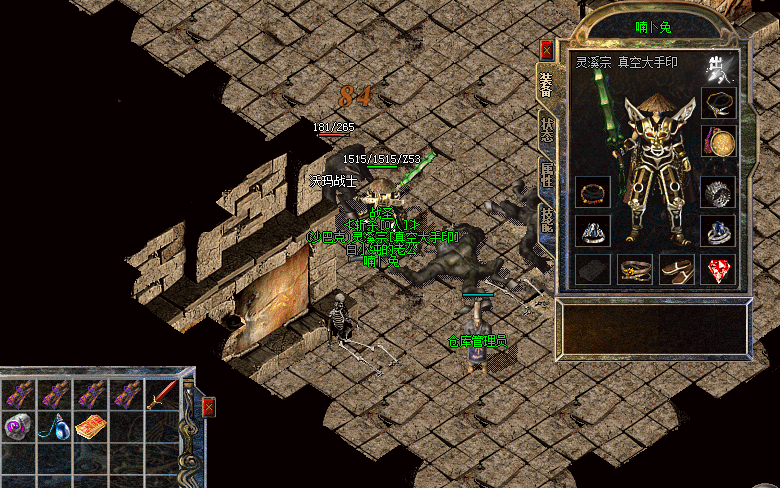Choose the purple spiral stone item
The height and width of the screenshot is (488, 780).
(x=17, y=427)
